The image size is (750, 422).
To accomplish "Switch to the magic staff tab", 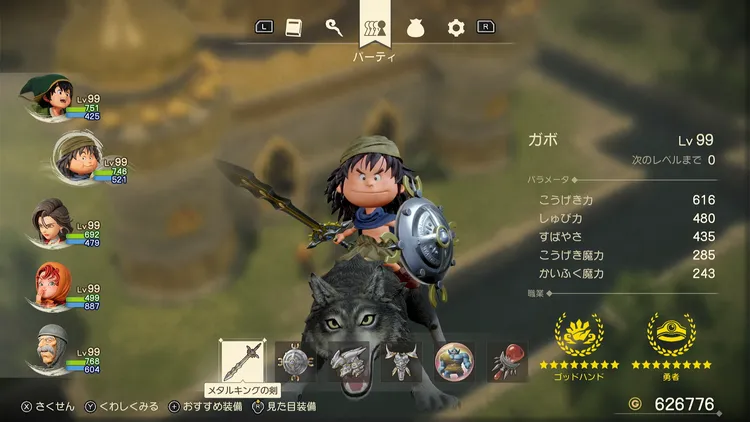I will [x=334, y=28].
